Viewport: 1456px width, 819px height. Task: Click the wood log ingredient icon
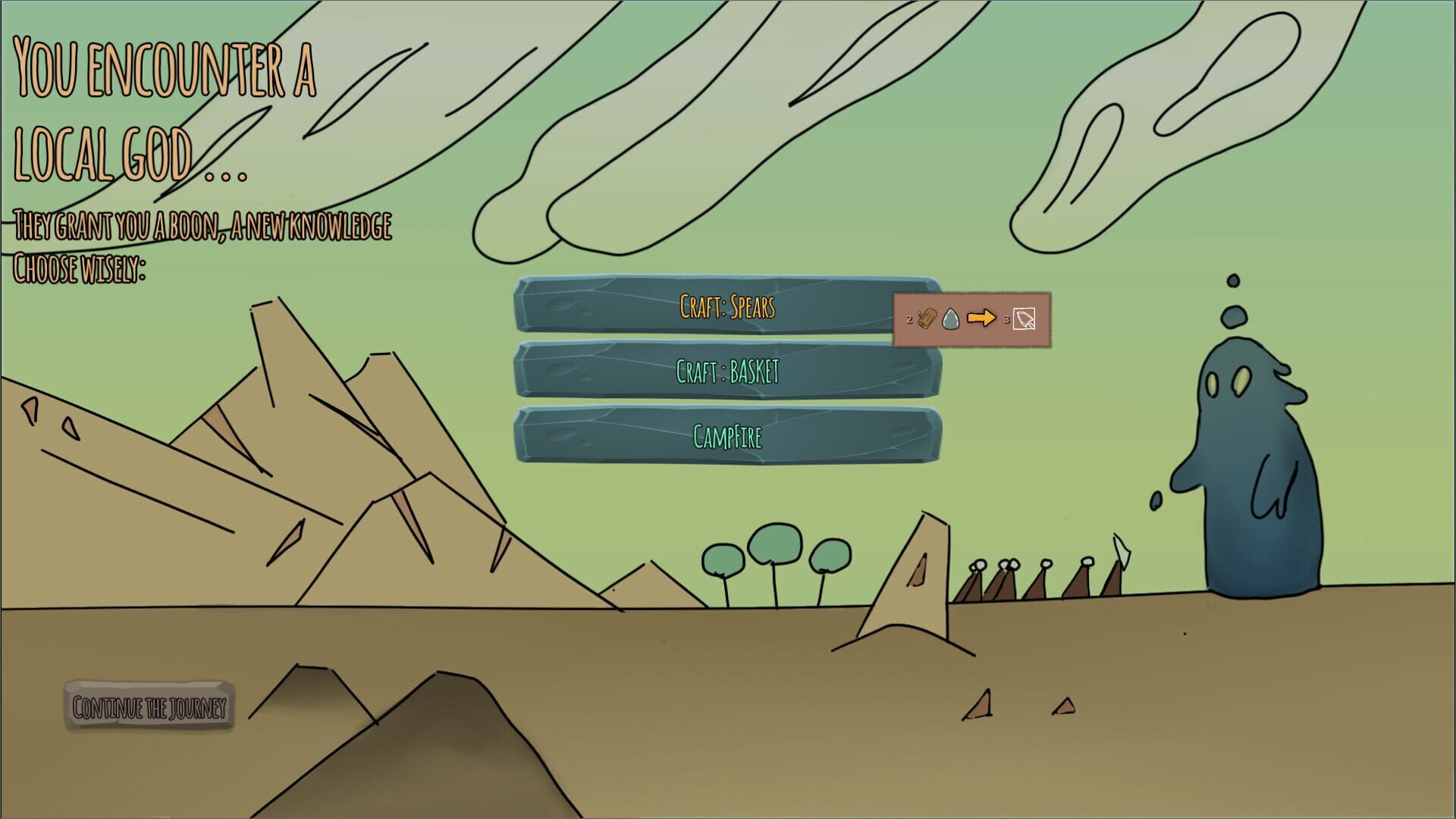pos(926,318)
